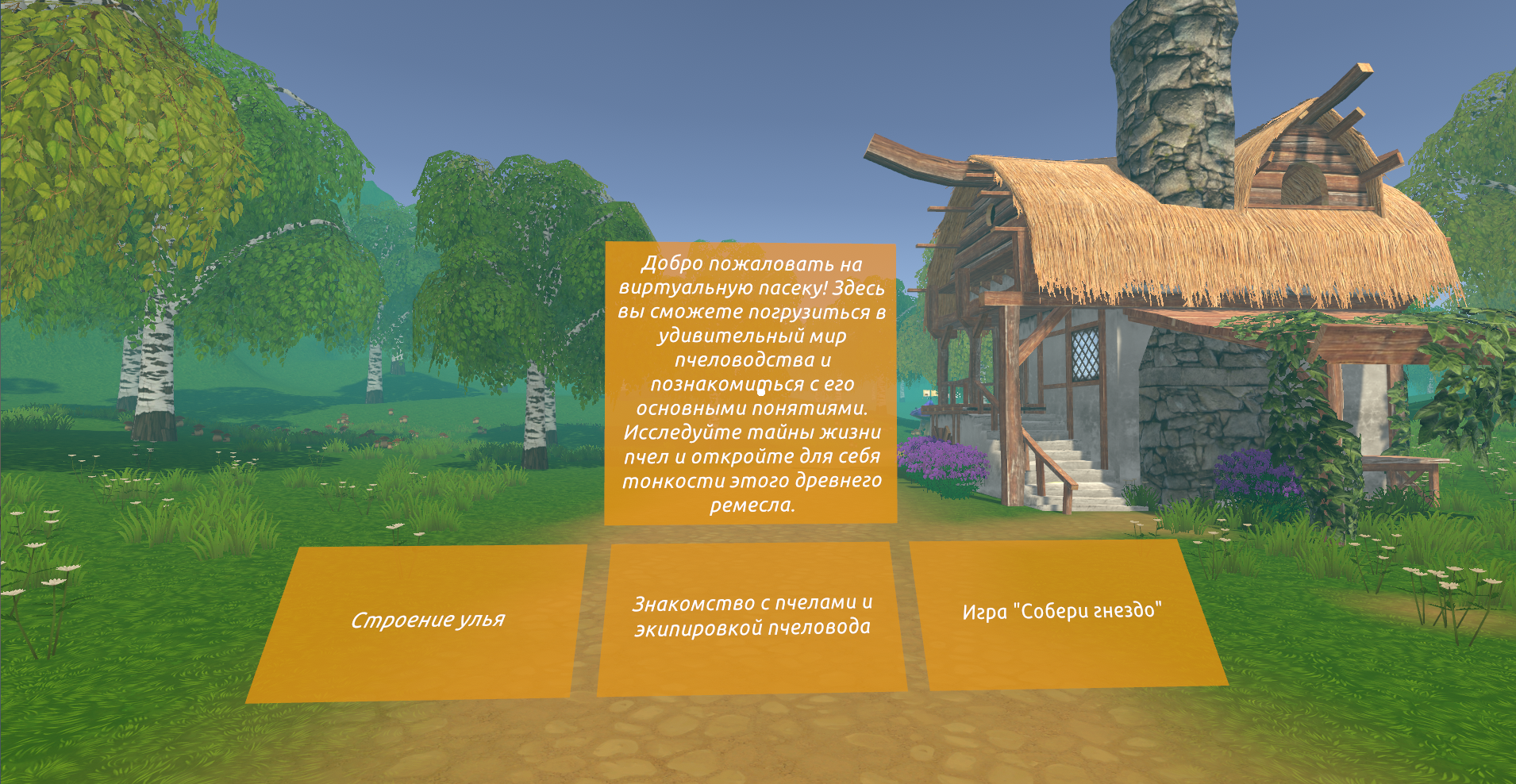
Task: Start the game "Собери гнездо"
Action: 1062,612
